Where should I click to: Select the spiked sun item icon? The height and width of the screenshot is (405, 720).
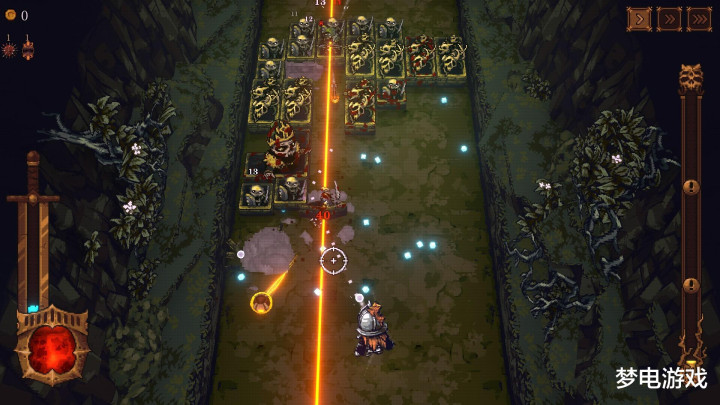(x=9, y=49)
